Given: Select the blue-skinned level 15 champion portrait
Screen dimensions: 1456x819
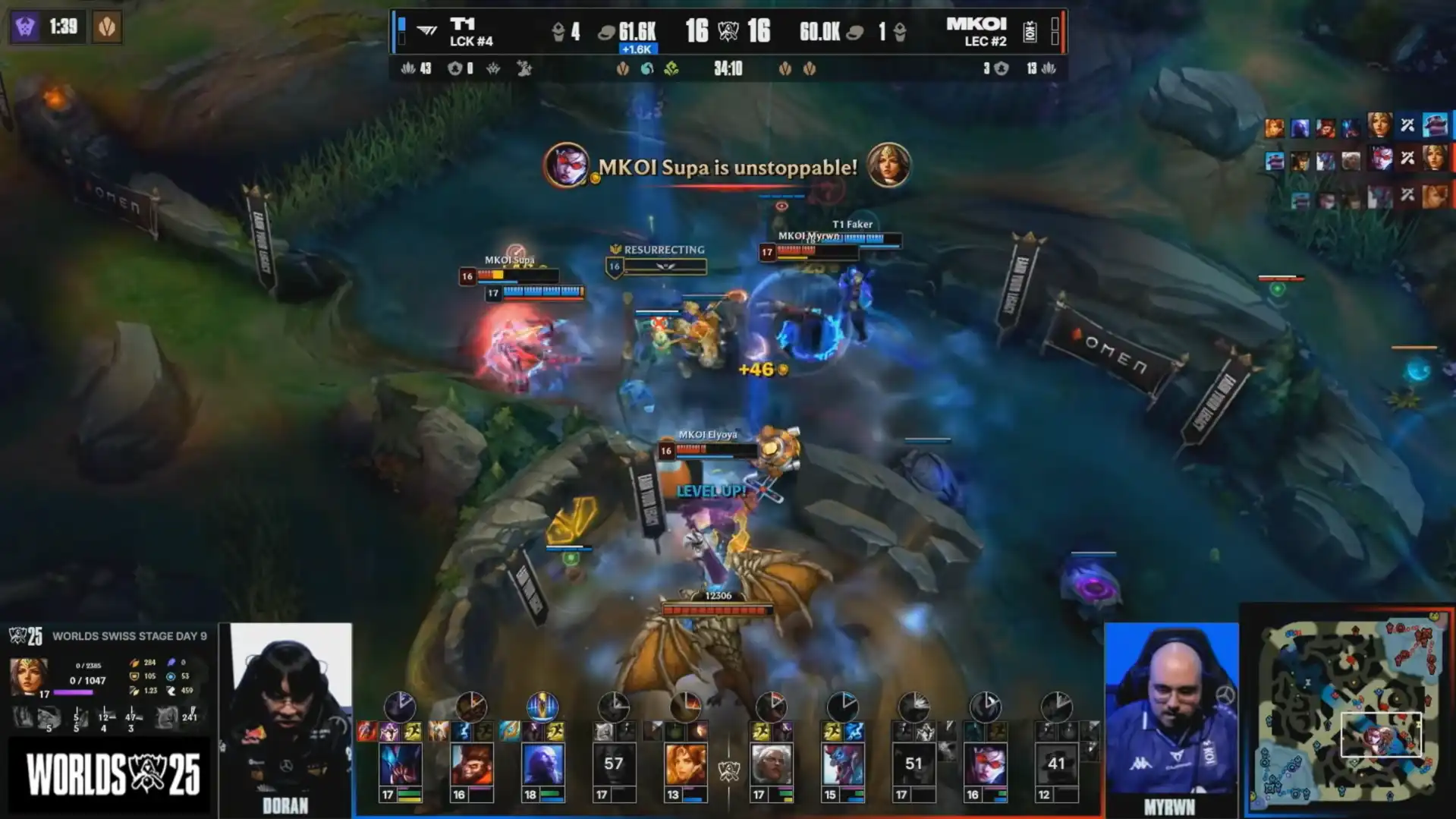Looking at the screenshot, I should point(842,764).
